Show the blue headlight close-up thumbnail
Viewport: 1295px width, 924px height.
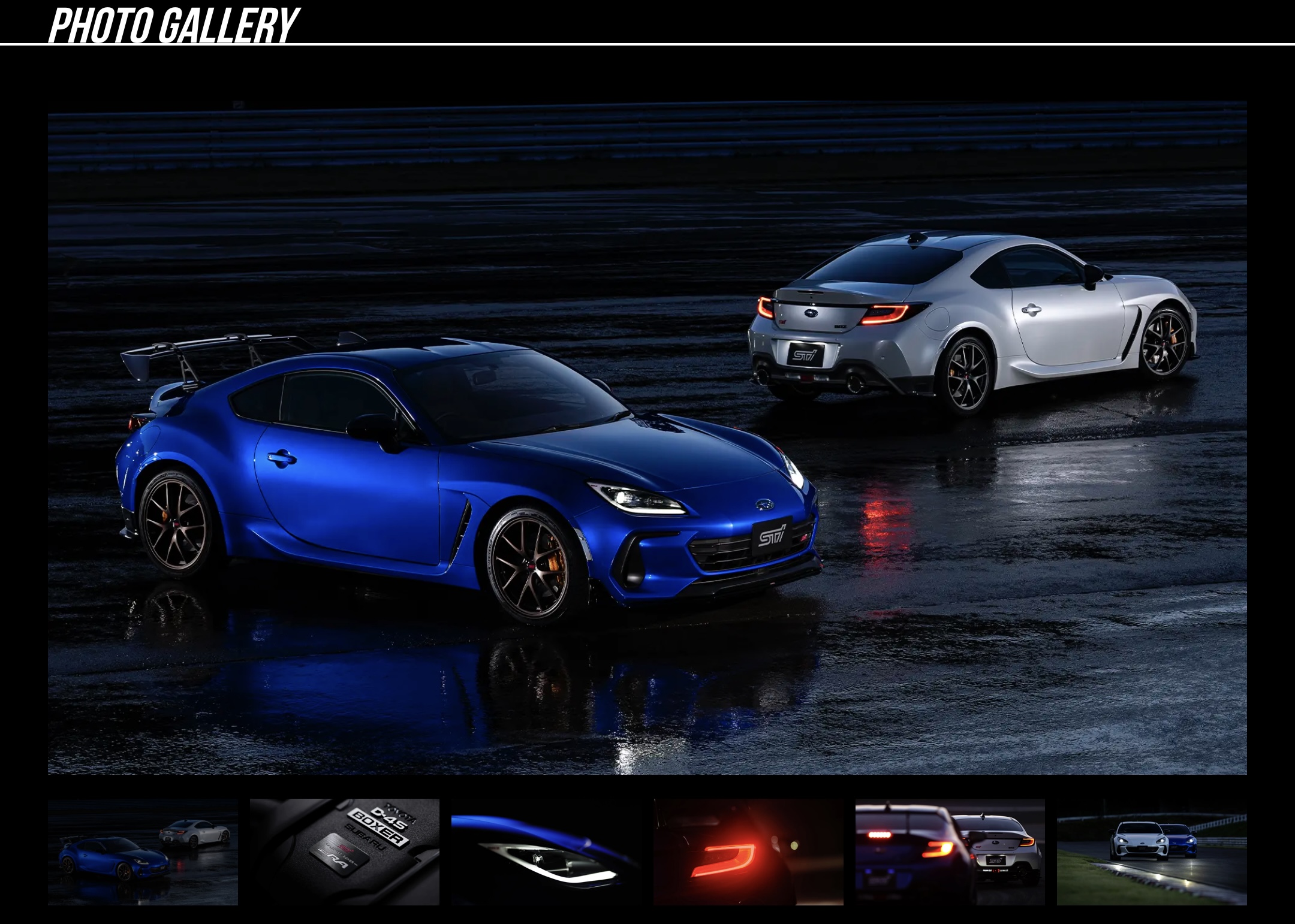[x=546, y=851]
